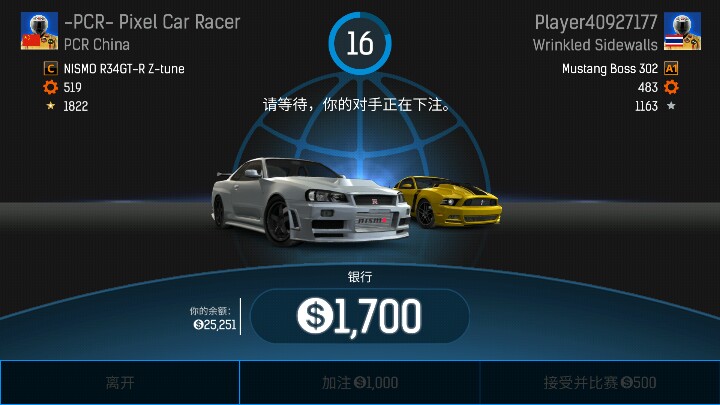Accept and race for $500
720x405 pixels.
[599, 382]
